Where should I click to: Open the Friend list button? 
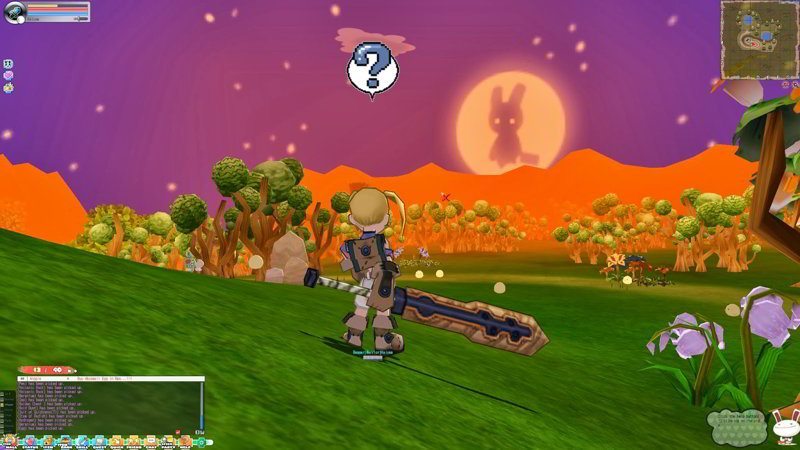pos(134,441)
